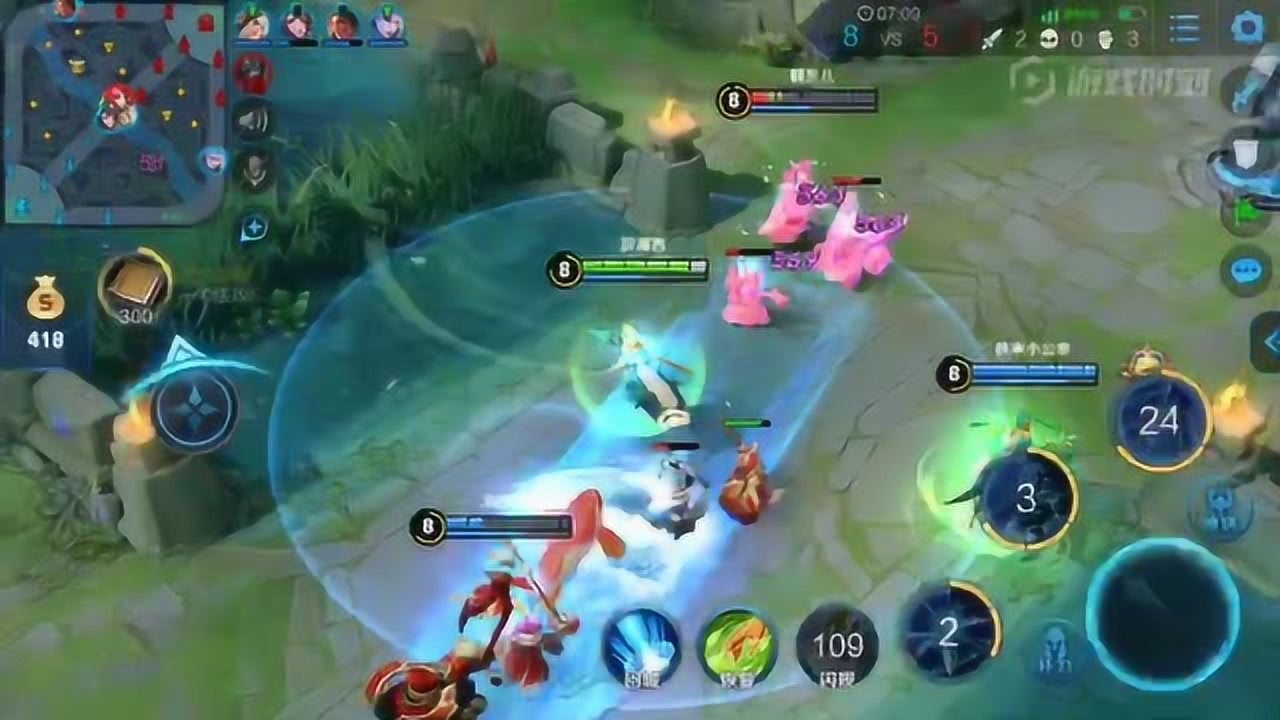Screen dimensions: 1280x720
Task: Cast the skill showing 2 second cooldown
Action: (x=950, y=630)
